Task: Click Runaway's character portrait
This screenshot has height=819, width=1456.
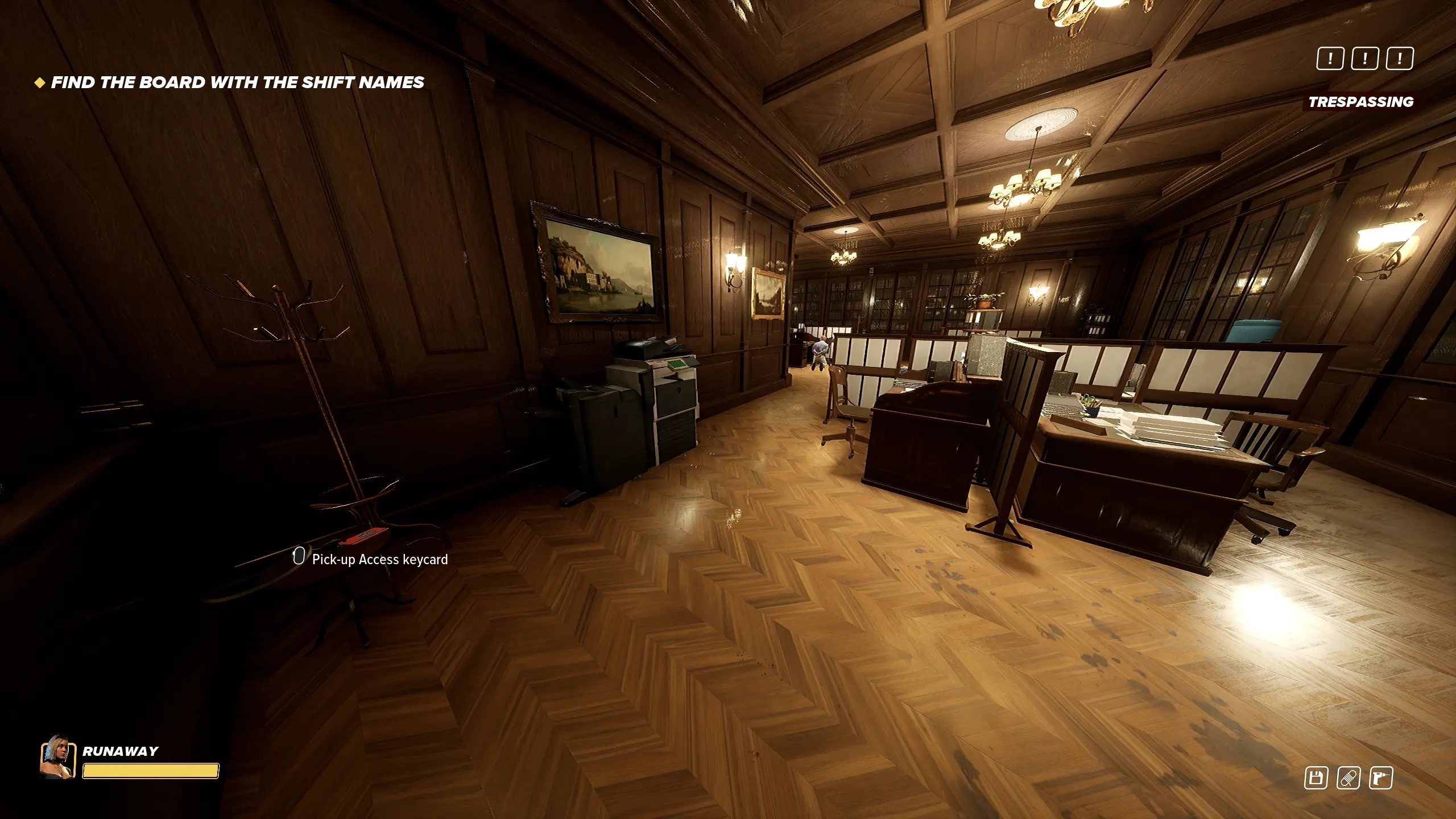Action: tap(57, 757)
